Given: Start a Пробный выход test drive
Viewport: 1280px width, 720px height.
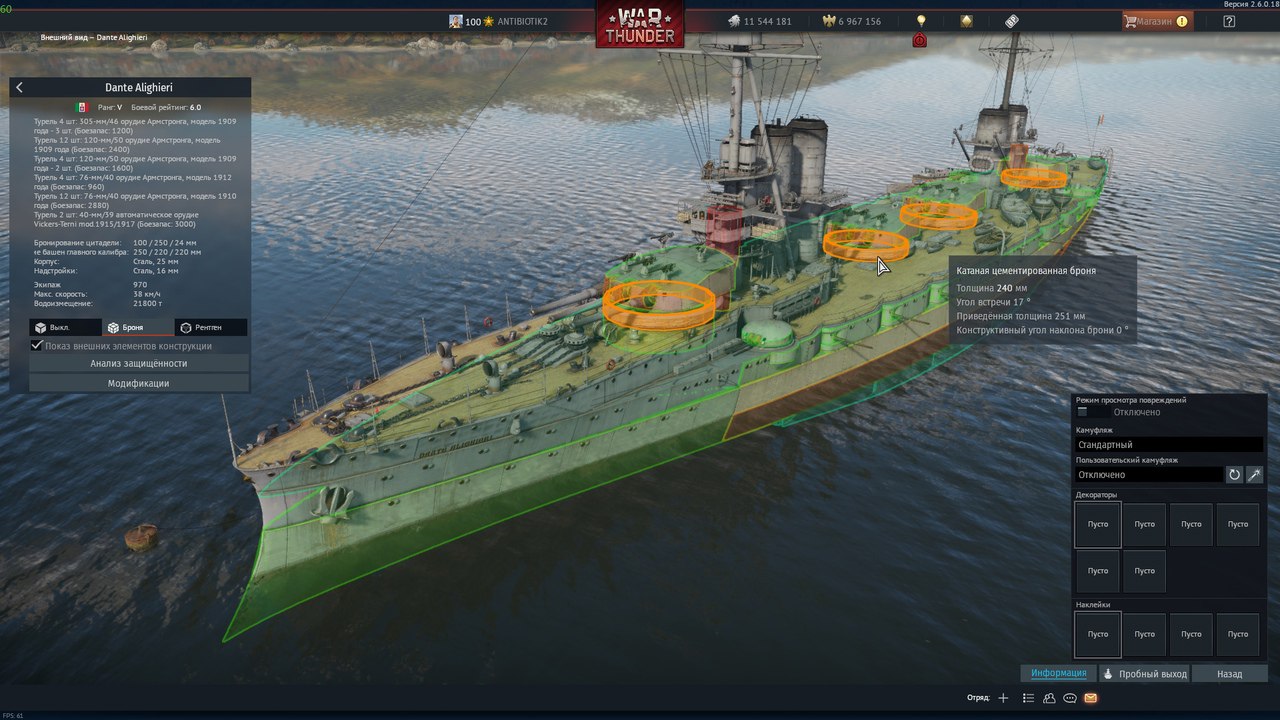Looking at the screenshot, I should pyautogui.click(x=1145, y=674).
